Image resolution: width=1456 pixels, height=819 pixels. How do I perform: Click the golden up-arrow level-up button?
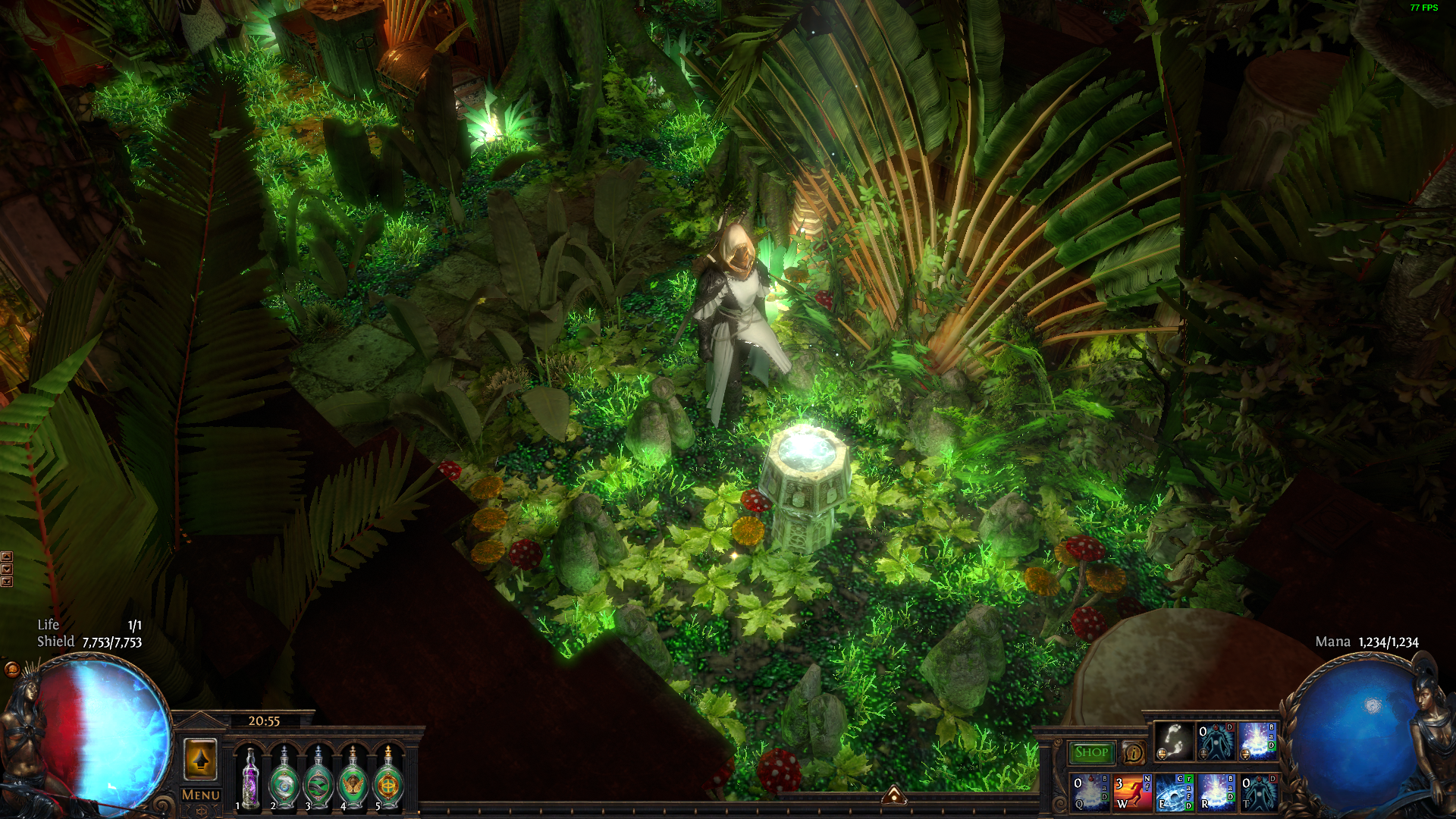(200, 759)
